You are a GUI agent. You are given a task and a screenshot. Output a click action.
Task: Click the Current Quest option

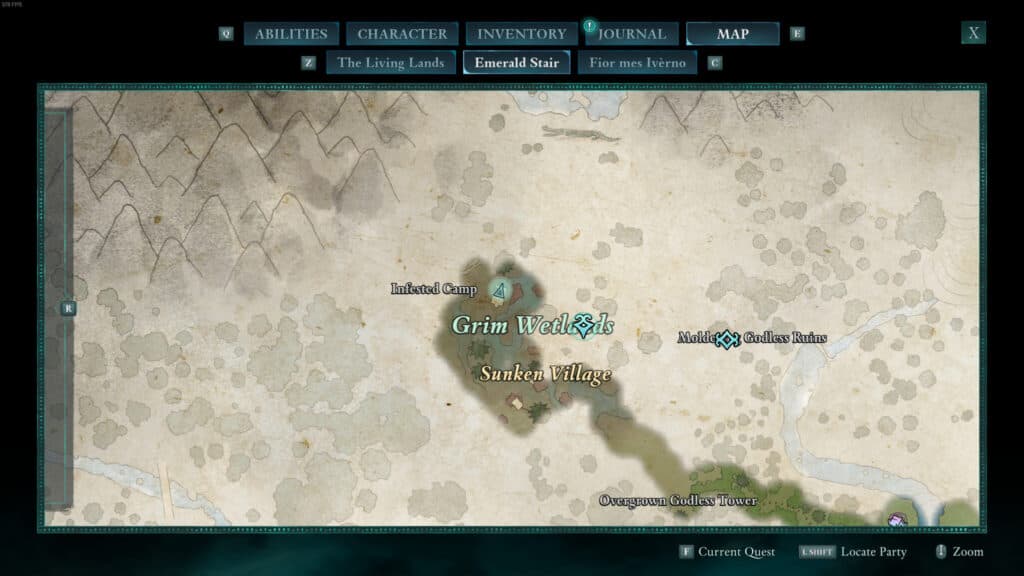click(733, 552)
